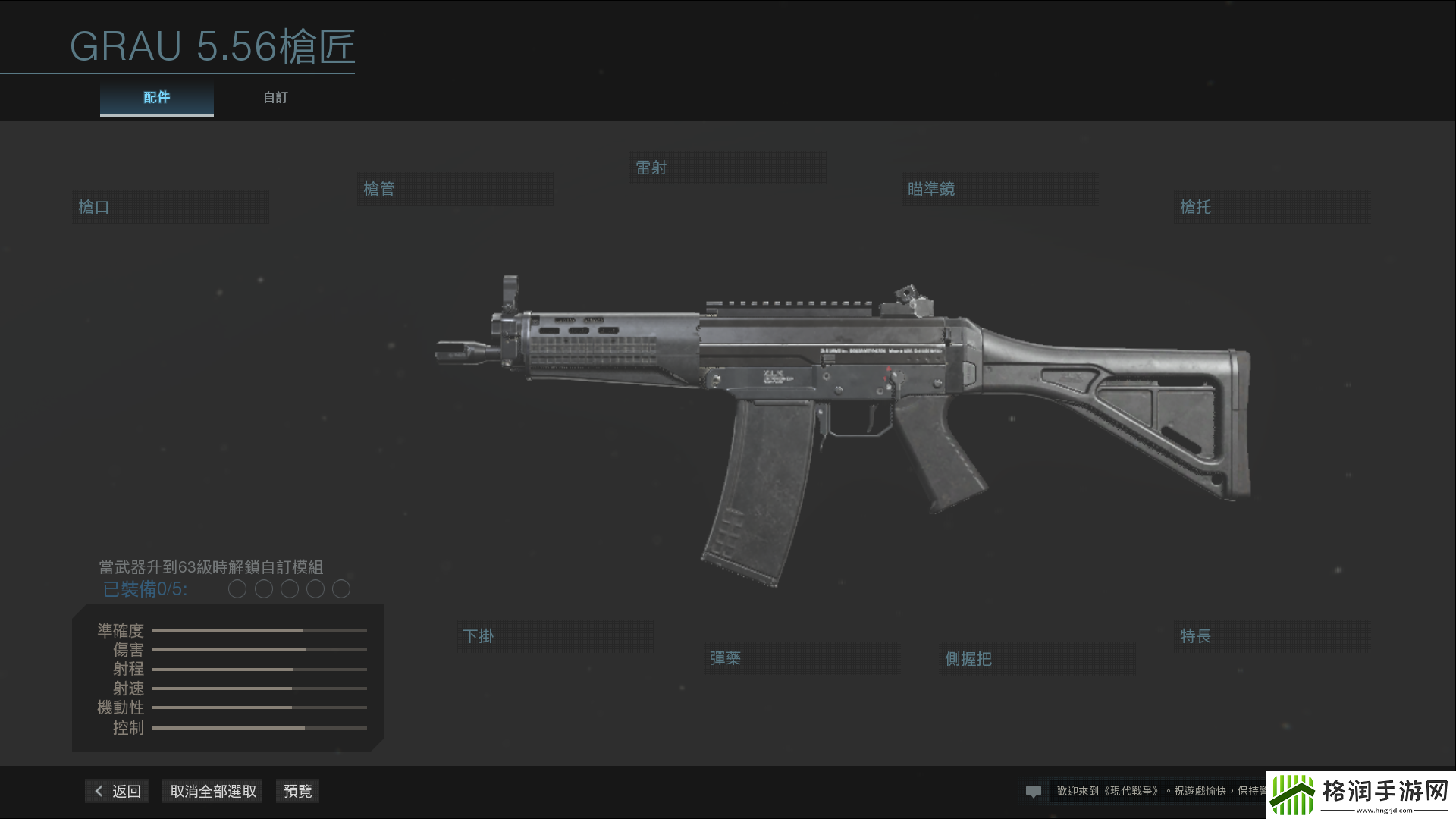Toggle the third attachment equip circle
Screen dimensions: 1456x819
(289, 588)
